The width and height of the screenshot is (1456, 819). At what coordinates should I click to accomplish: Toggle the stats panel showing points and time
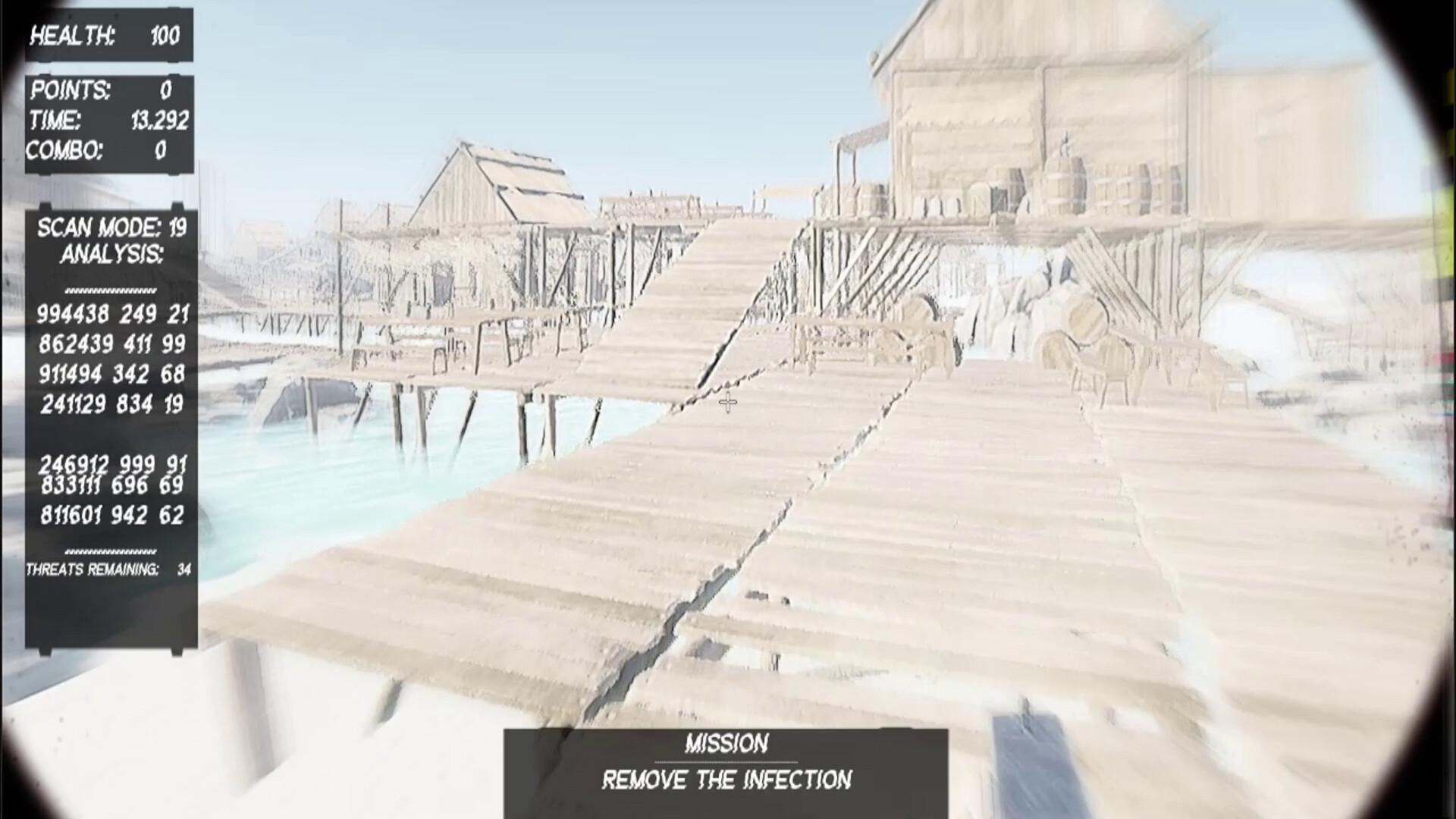(x=106, y=121)
